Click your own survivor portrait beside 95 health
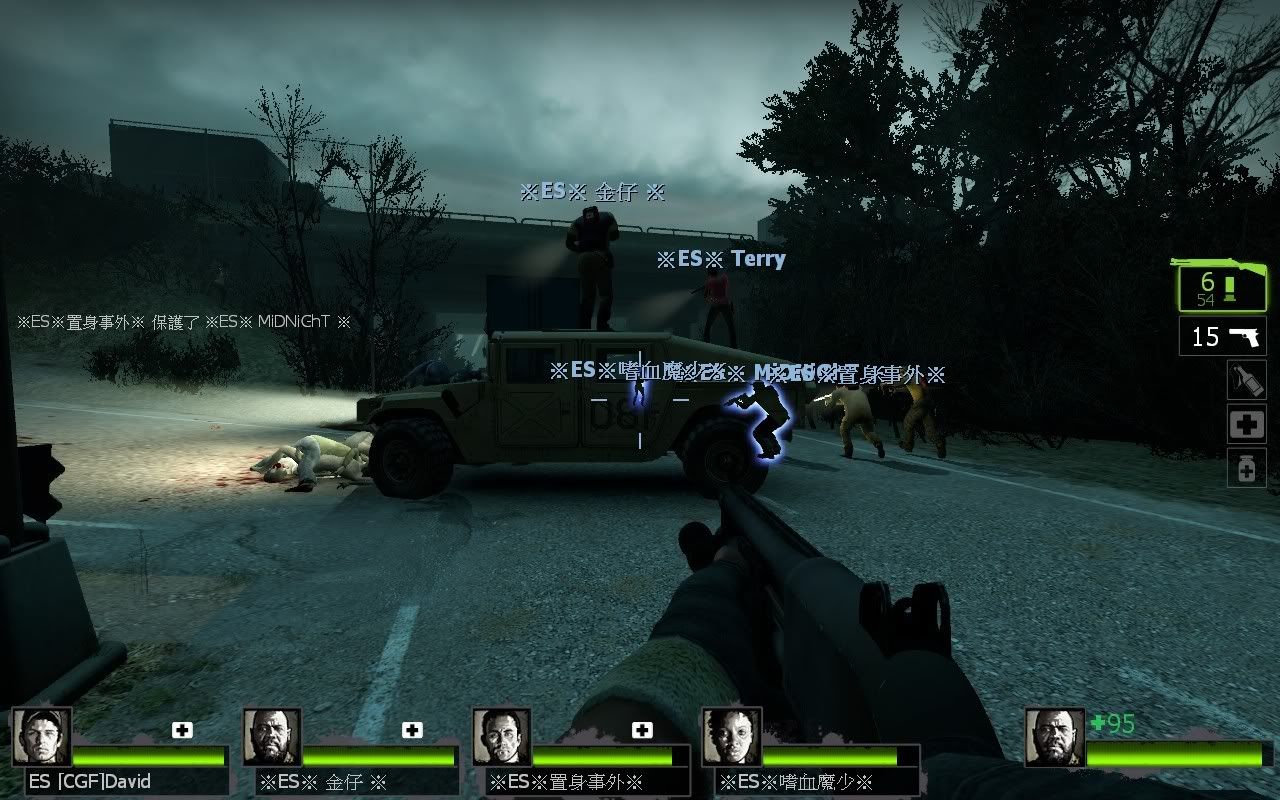Screen dimensions: 1280x800 (x=1055, y=738)
